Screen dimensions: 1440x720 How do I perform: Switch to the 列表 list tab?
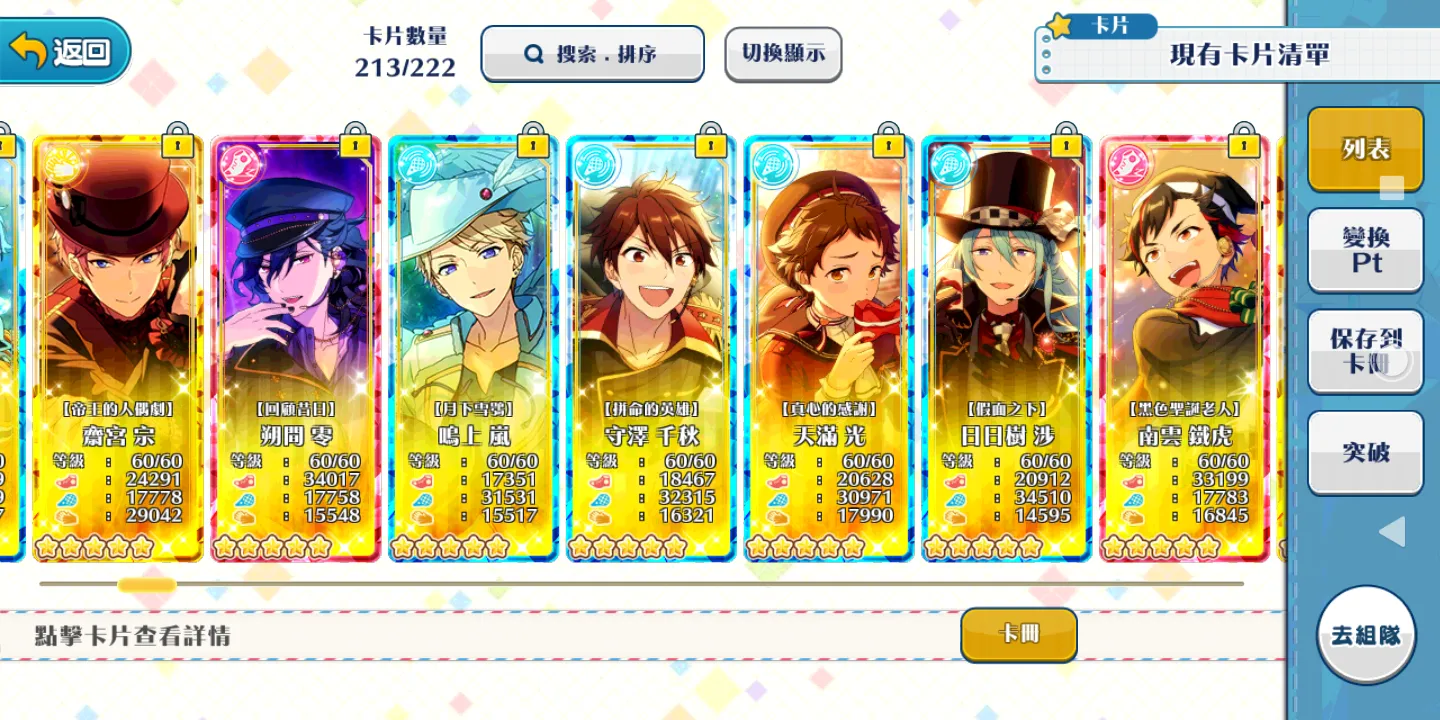(x=1365, y=150)
